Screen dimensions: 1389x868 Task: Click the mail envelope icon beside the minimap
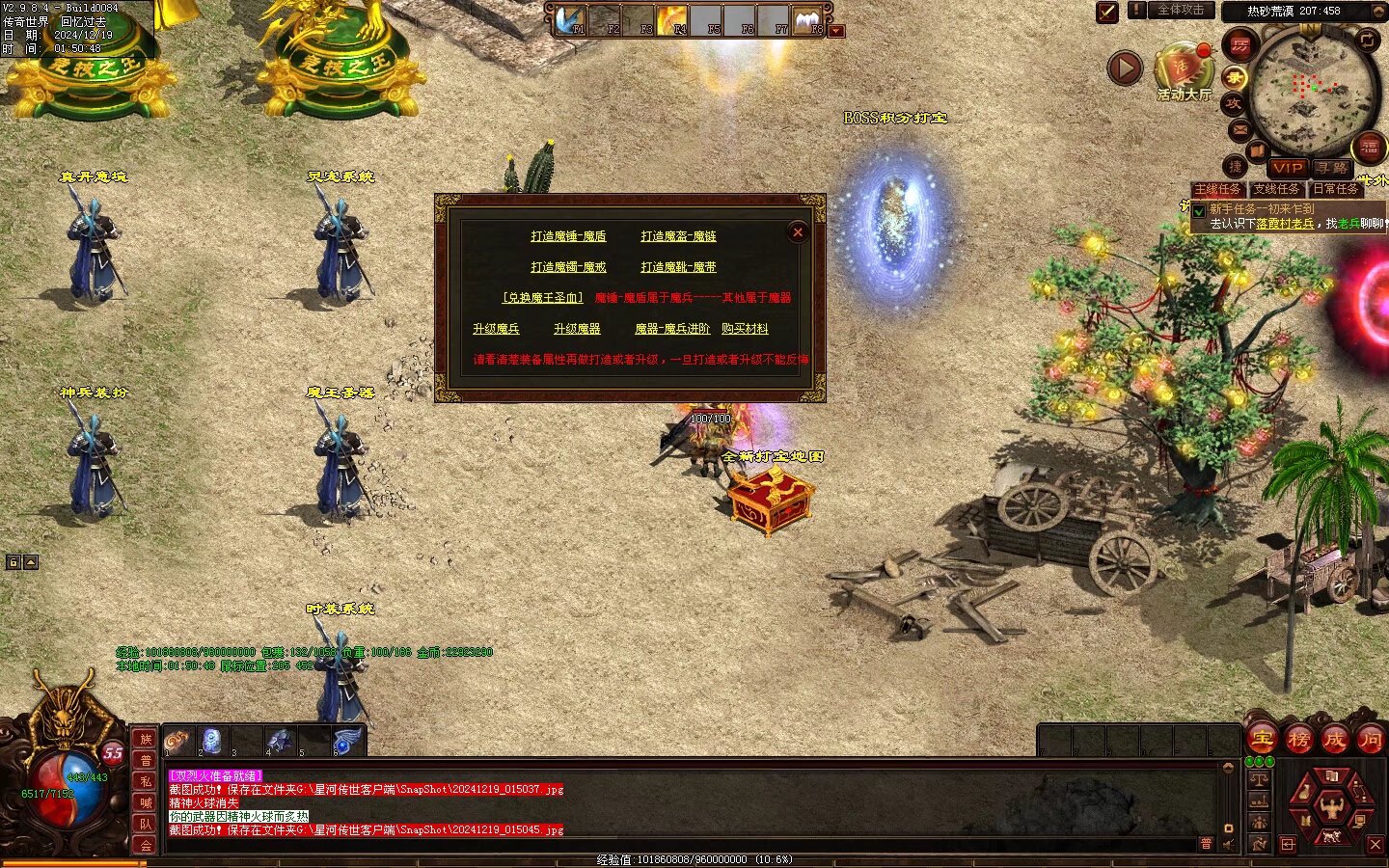(1239, 129)
